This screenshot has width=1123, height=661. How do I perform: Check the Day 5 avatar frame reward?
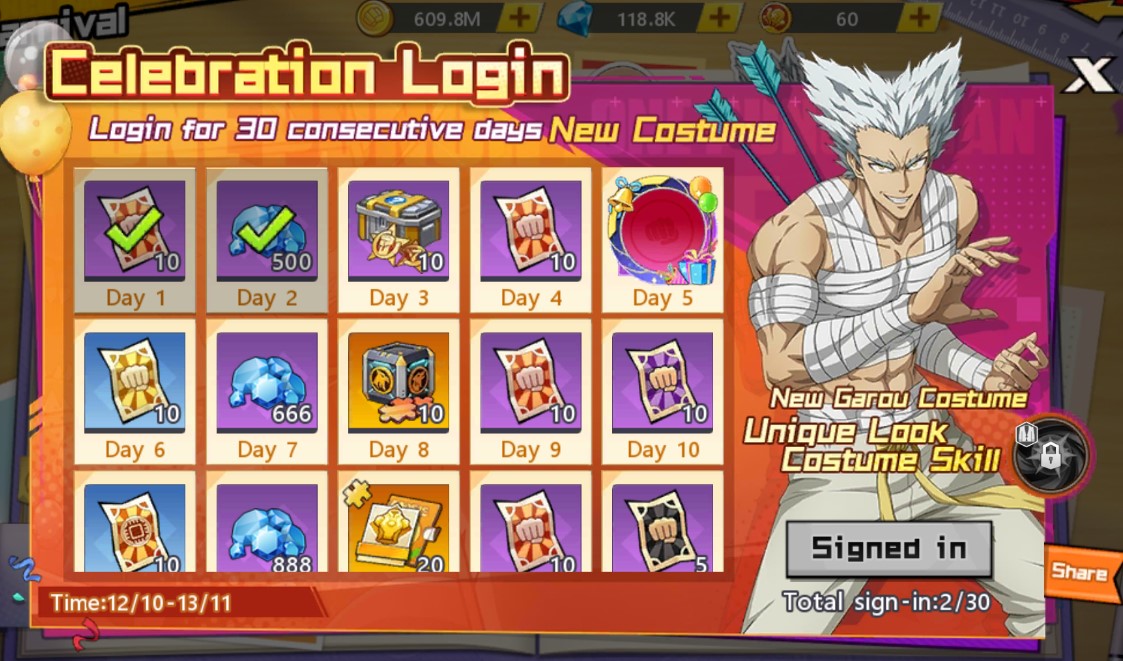click(x=662, y=240)
